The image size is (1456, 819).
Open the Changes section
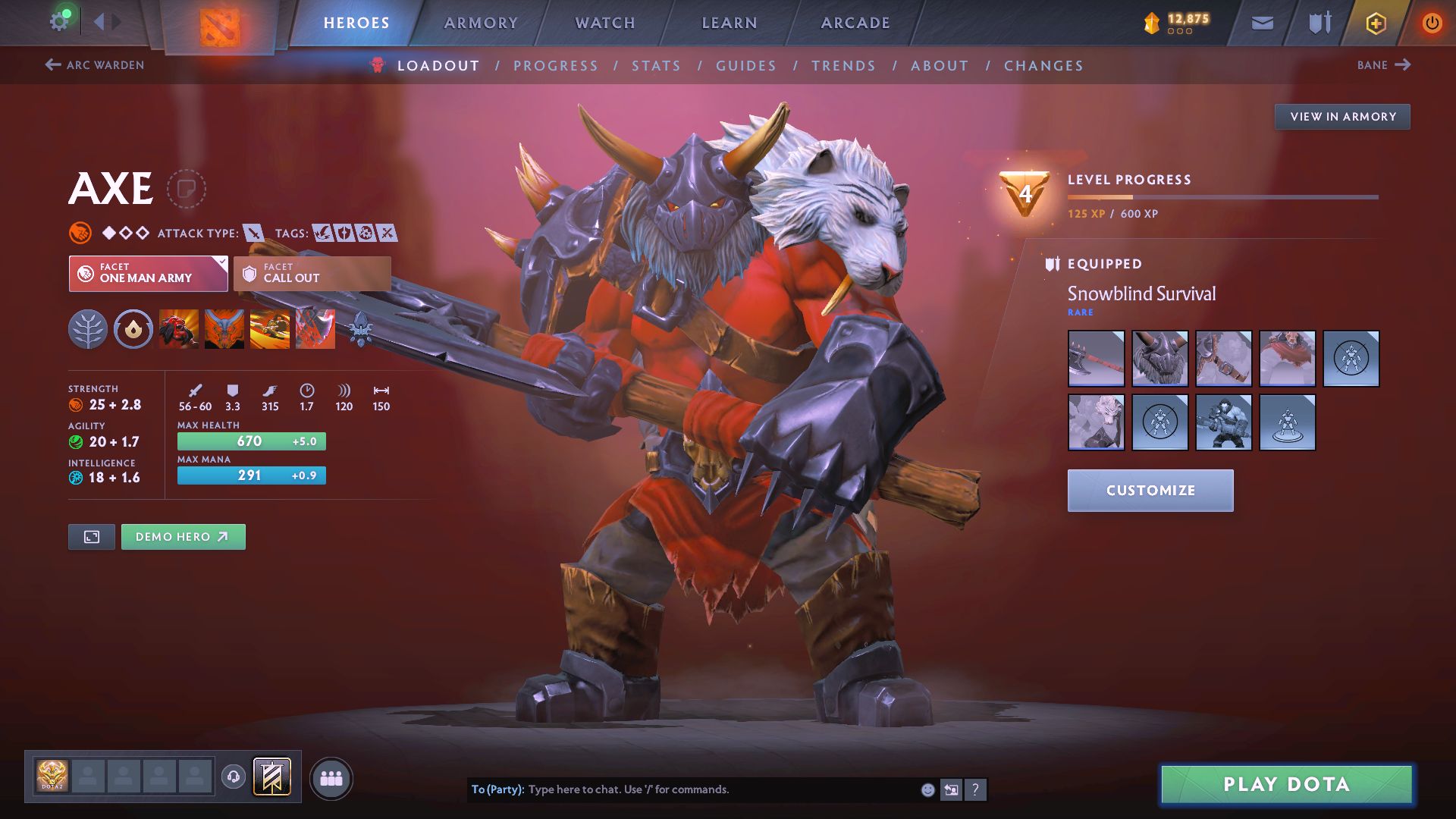tap(1043, 66)
